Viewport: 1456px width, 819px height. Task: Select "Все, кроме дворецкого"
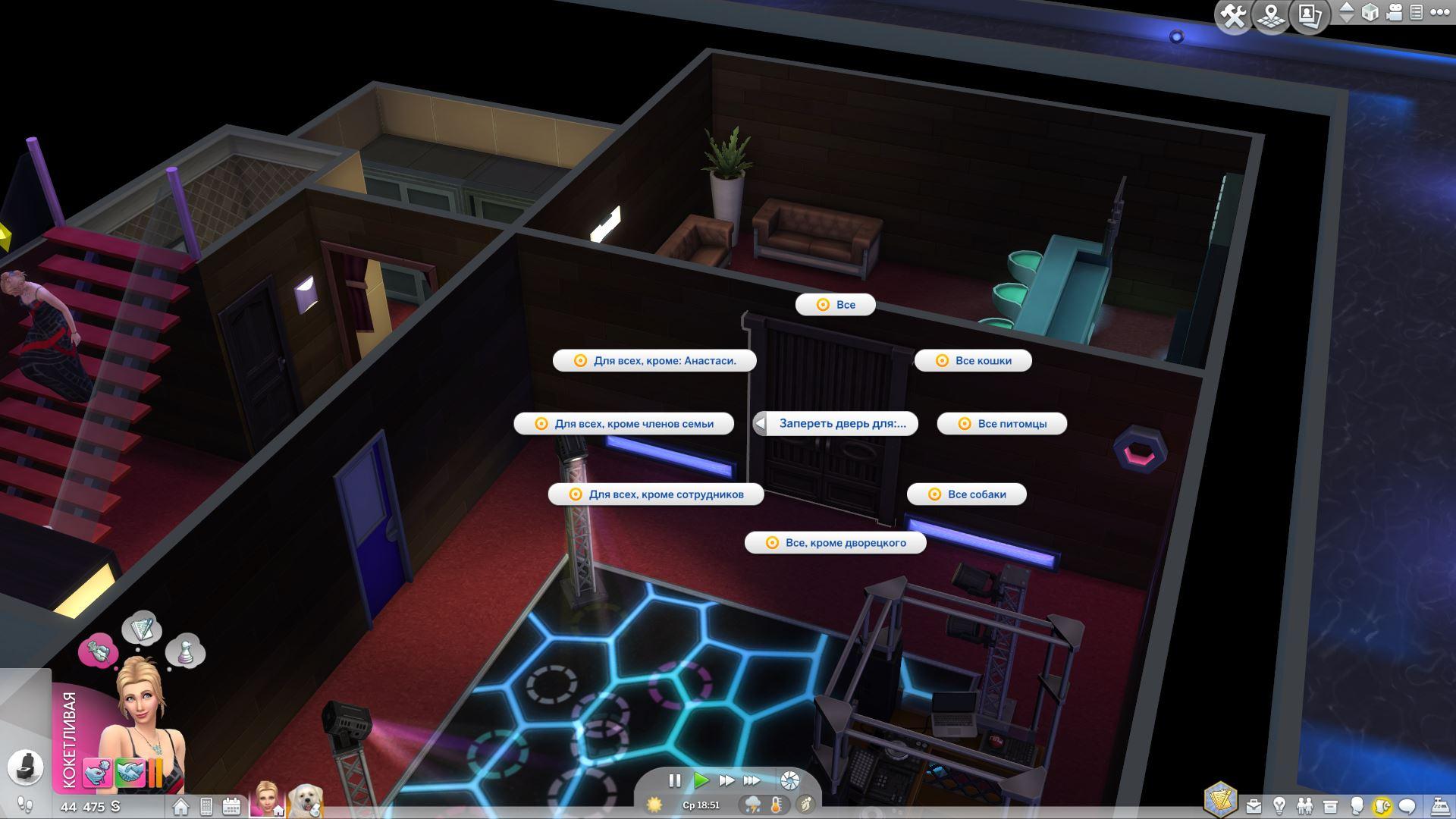835,543
